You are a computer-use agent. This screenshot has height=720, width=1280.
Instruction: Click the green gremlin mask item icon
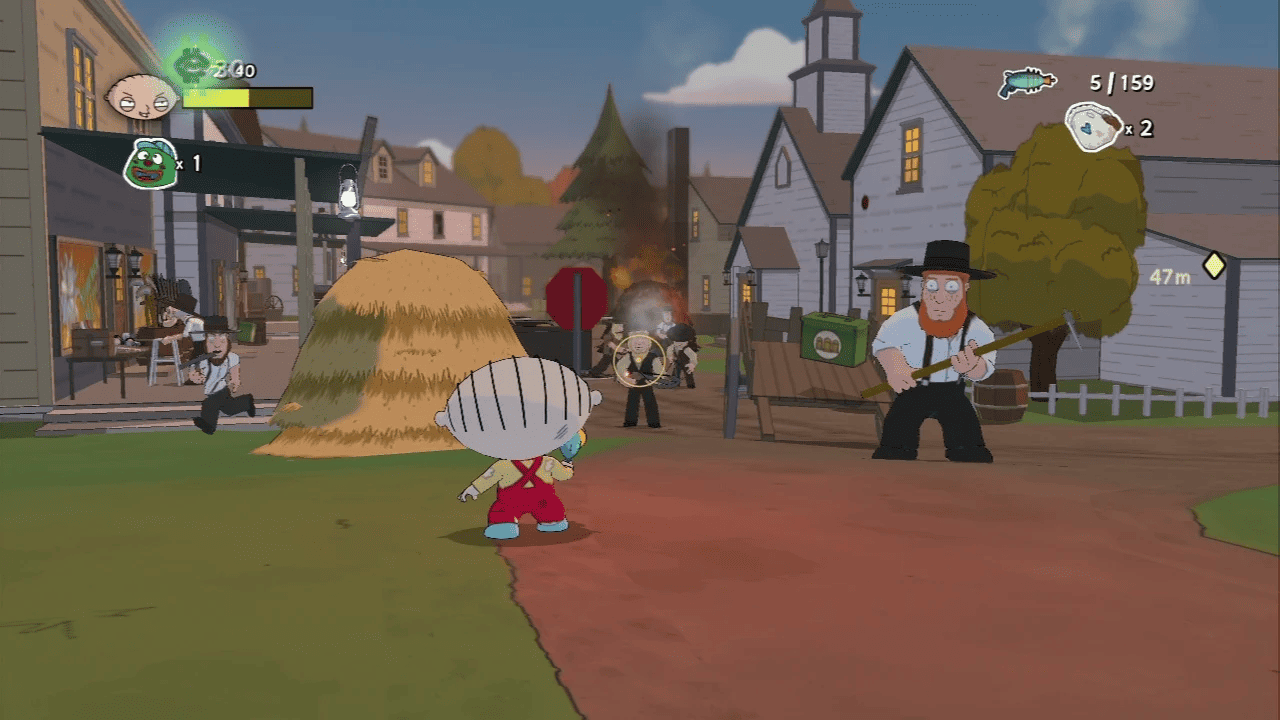[x=150, y=163]
